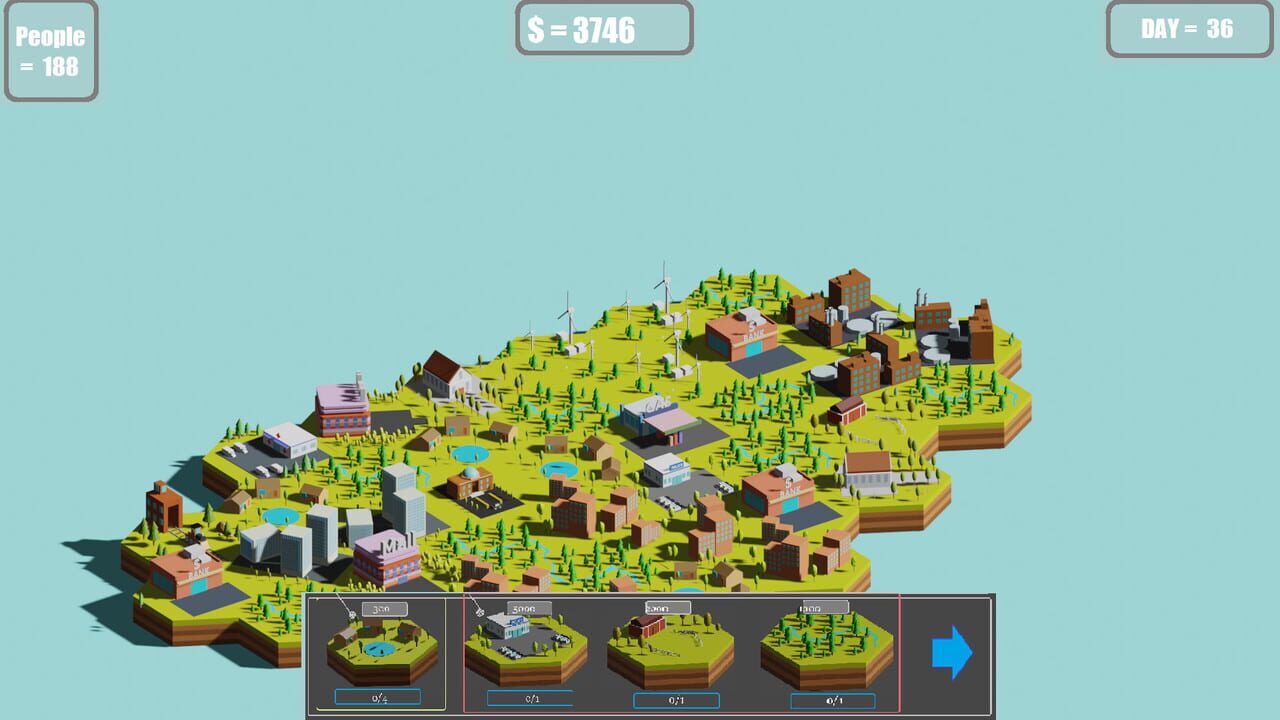Viewport: 1280px width, 720px height.
Task: Click the 0/1 progress bar under forest tile
Action: 833,701
